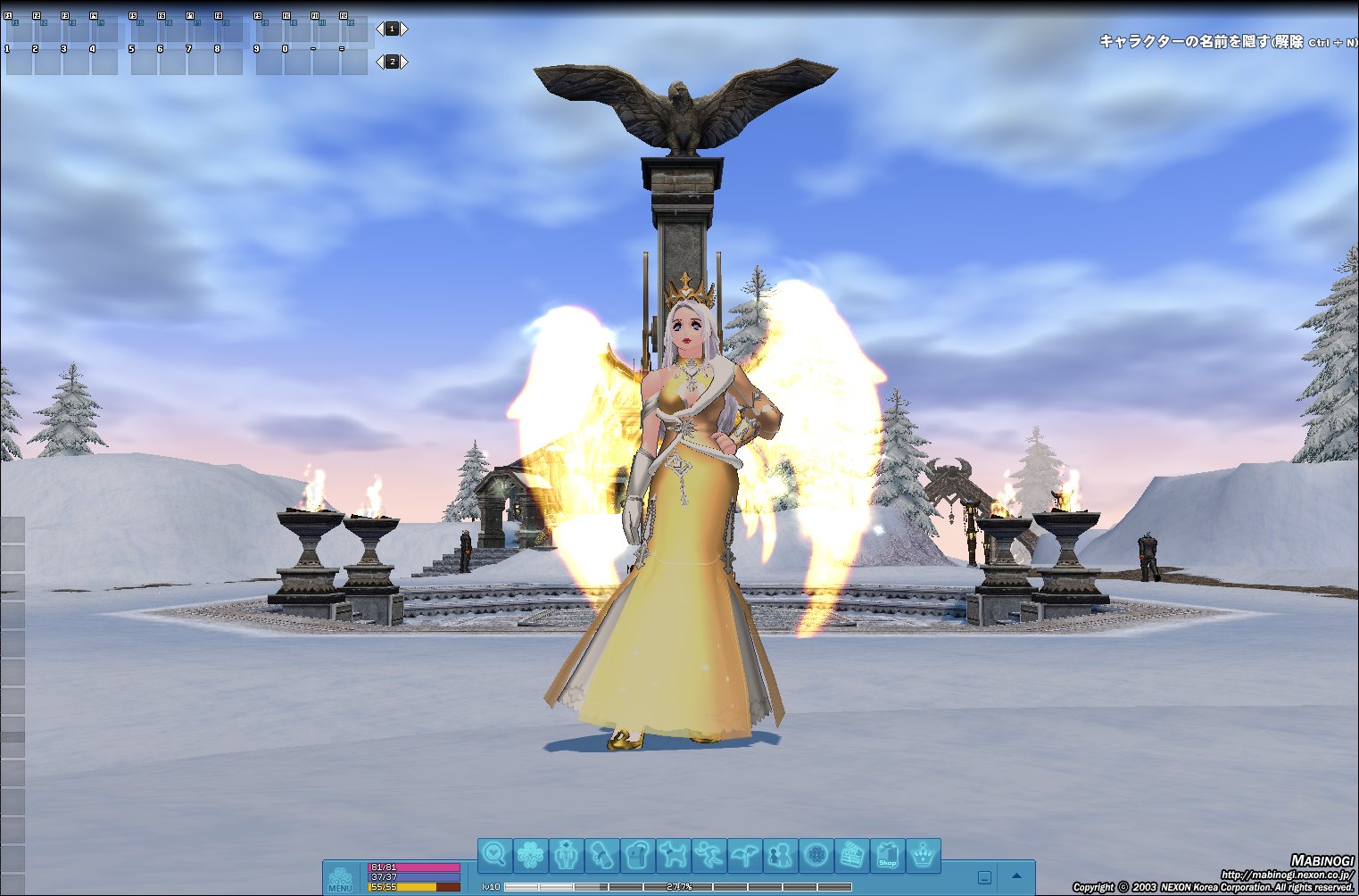The height and width of the screenshot is (896, 1359).
Task: Advance hotbar page 2 with its right arrow
Action: click(x=404, y=62)
